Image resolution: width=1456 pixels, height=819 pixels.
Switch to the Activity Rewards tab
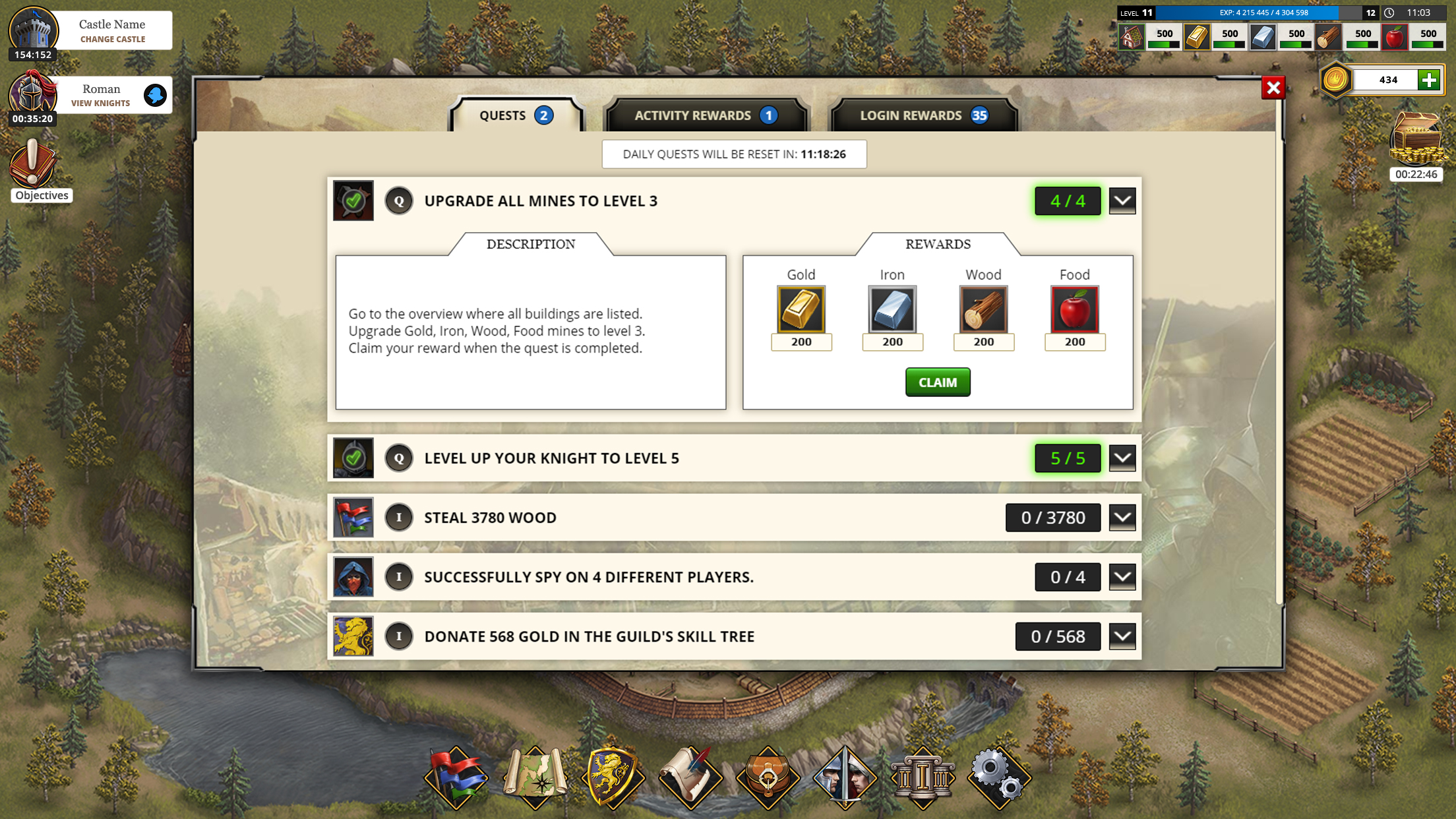pos(706,115)
